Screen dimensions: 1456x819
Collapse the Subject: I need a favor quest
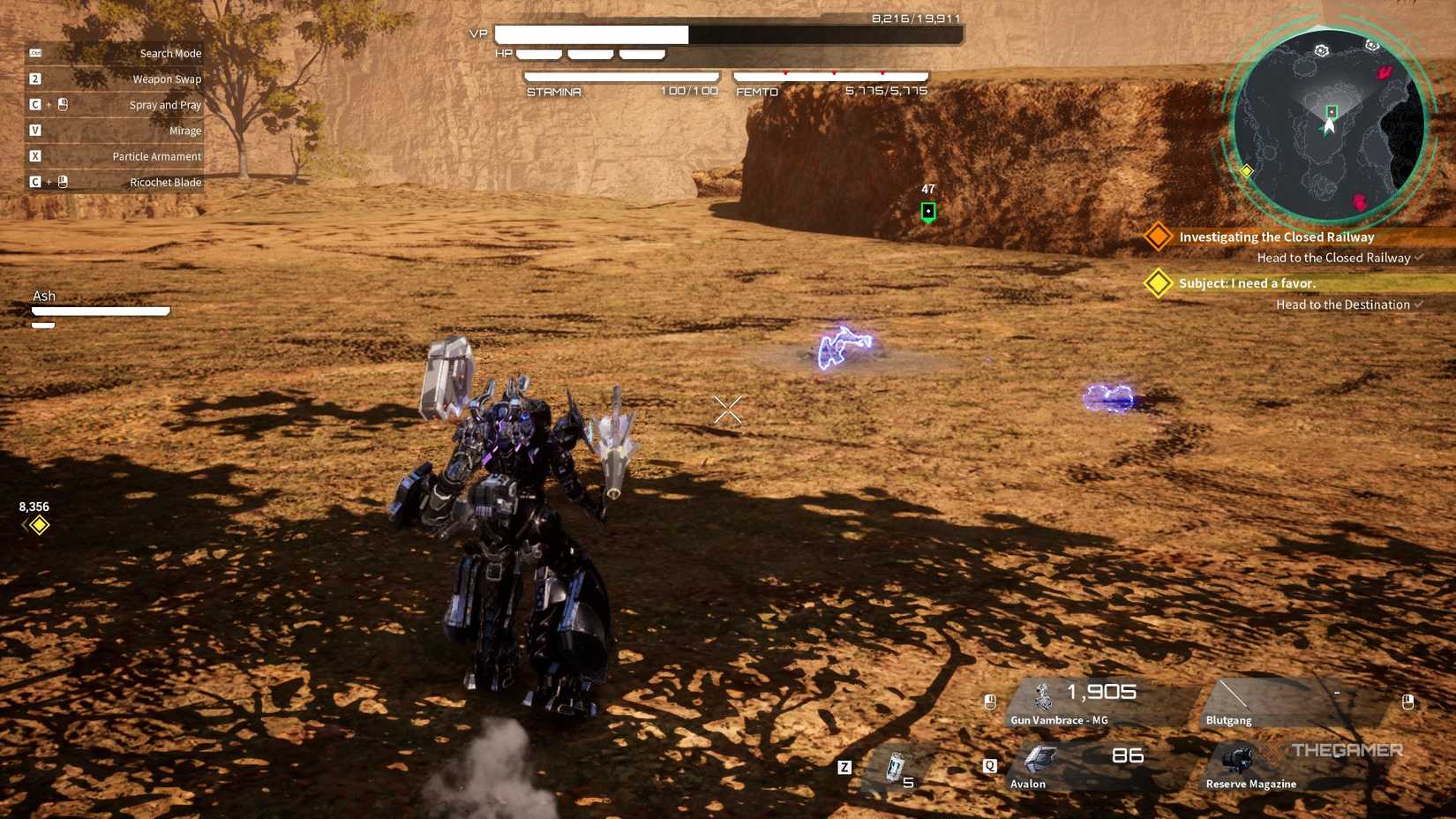(x=1246, y=283)
